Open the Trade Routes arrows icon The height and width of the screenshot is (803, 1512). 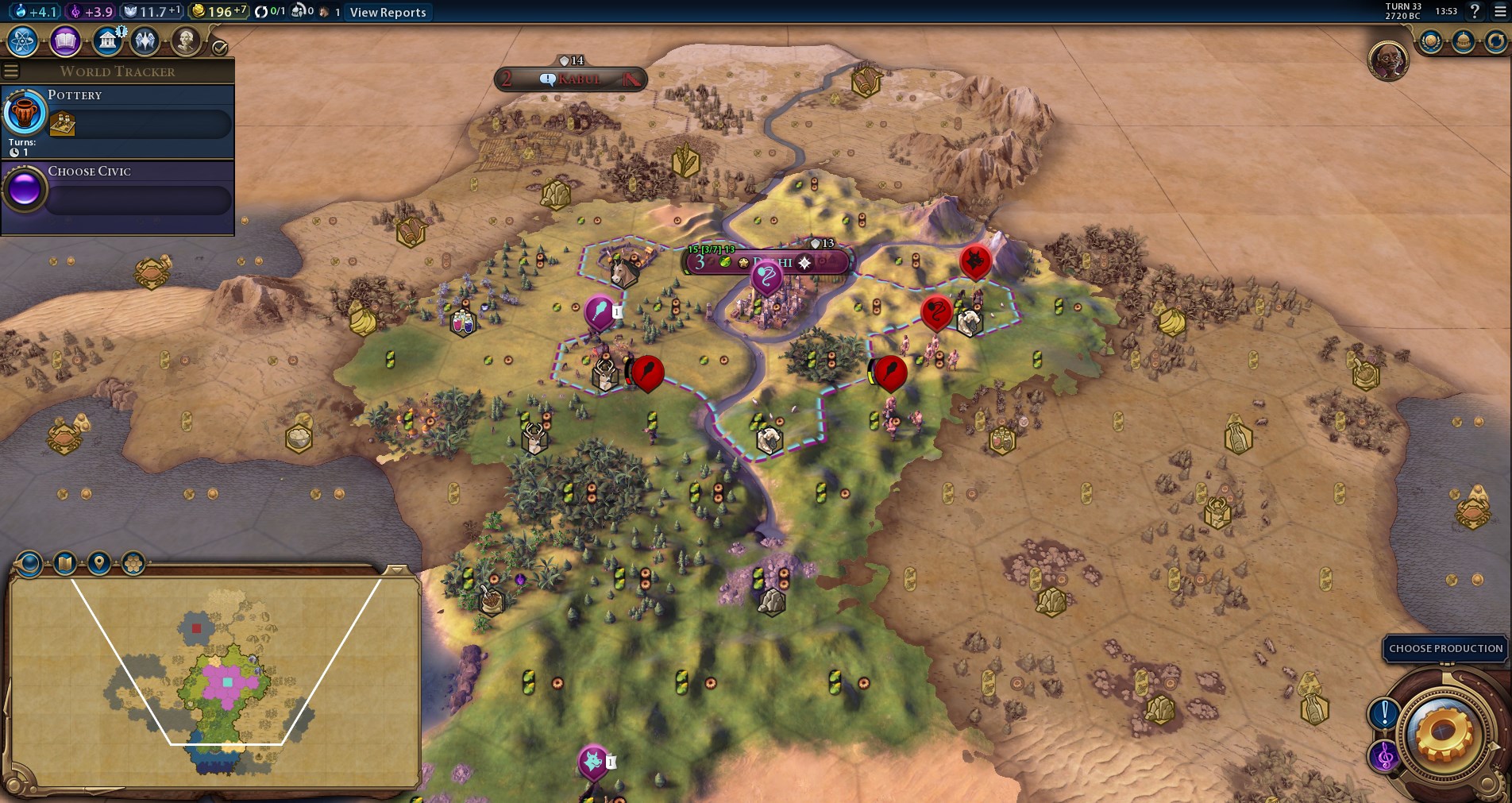tap(1495, 41)
